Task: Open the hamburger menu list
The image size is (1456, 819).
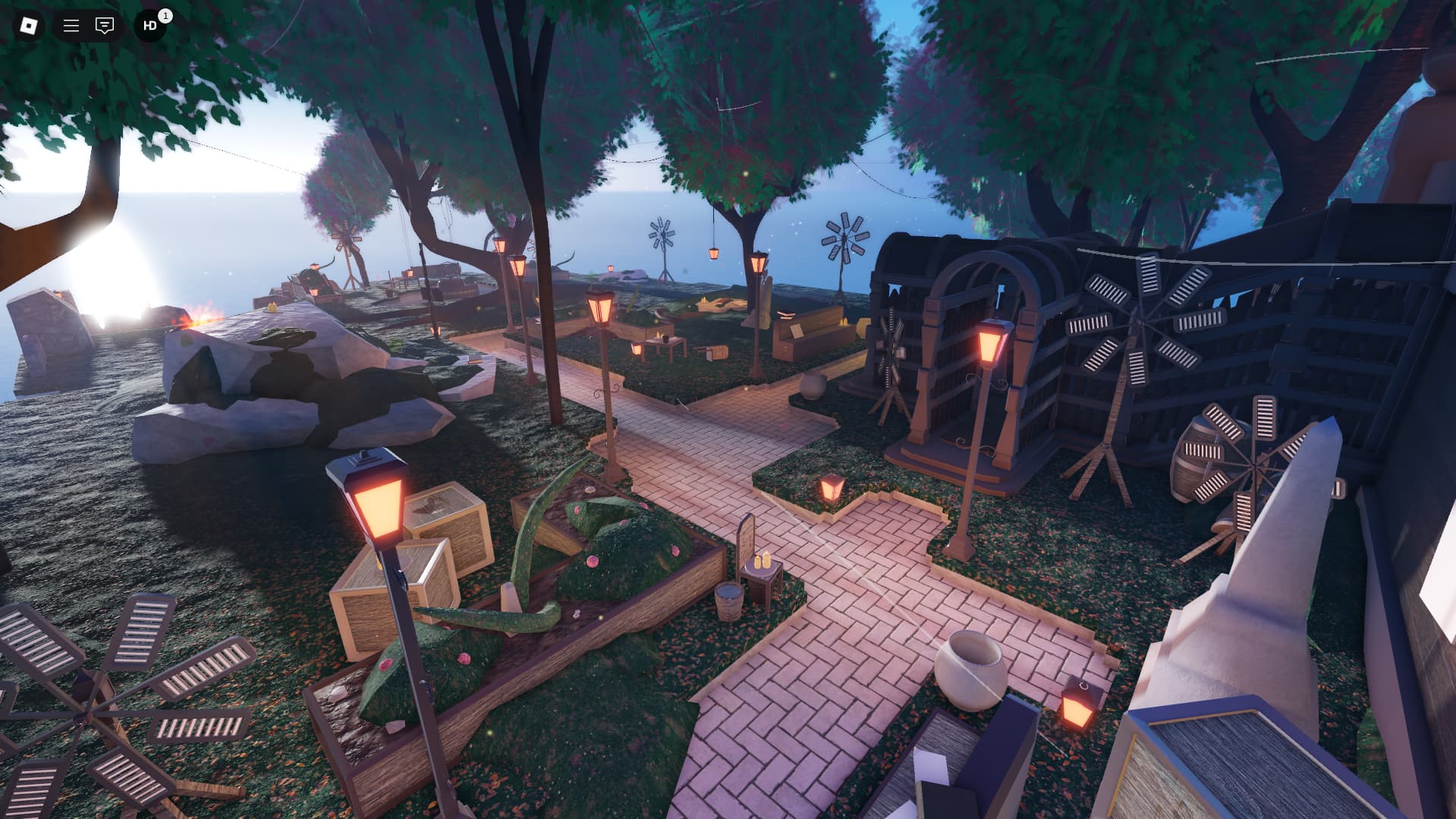Action: pyautogui.click(x=71, y=26)
